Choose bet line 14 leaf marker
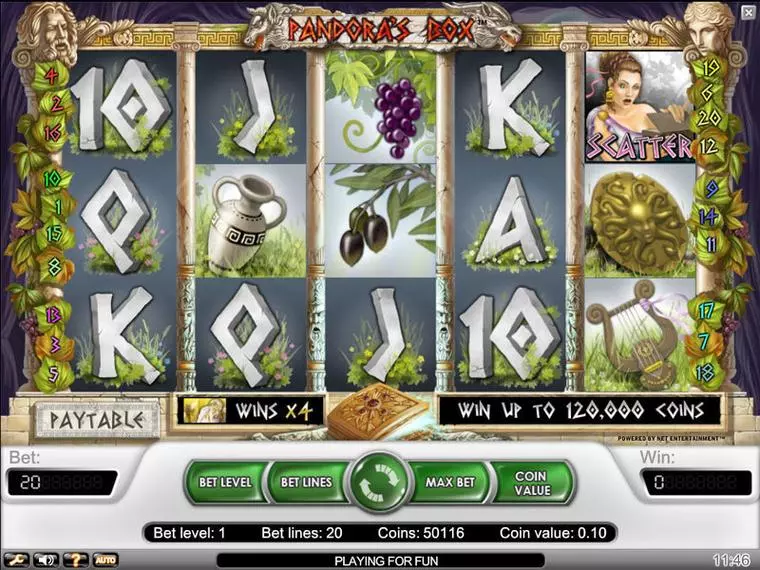Screen dimensions: 760x570 point(709,215)
